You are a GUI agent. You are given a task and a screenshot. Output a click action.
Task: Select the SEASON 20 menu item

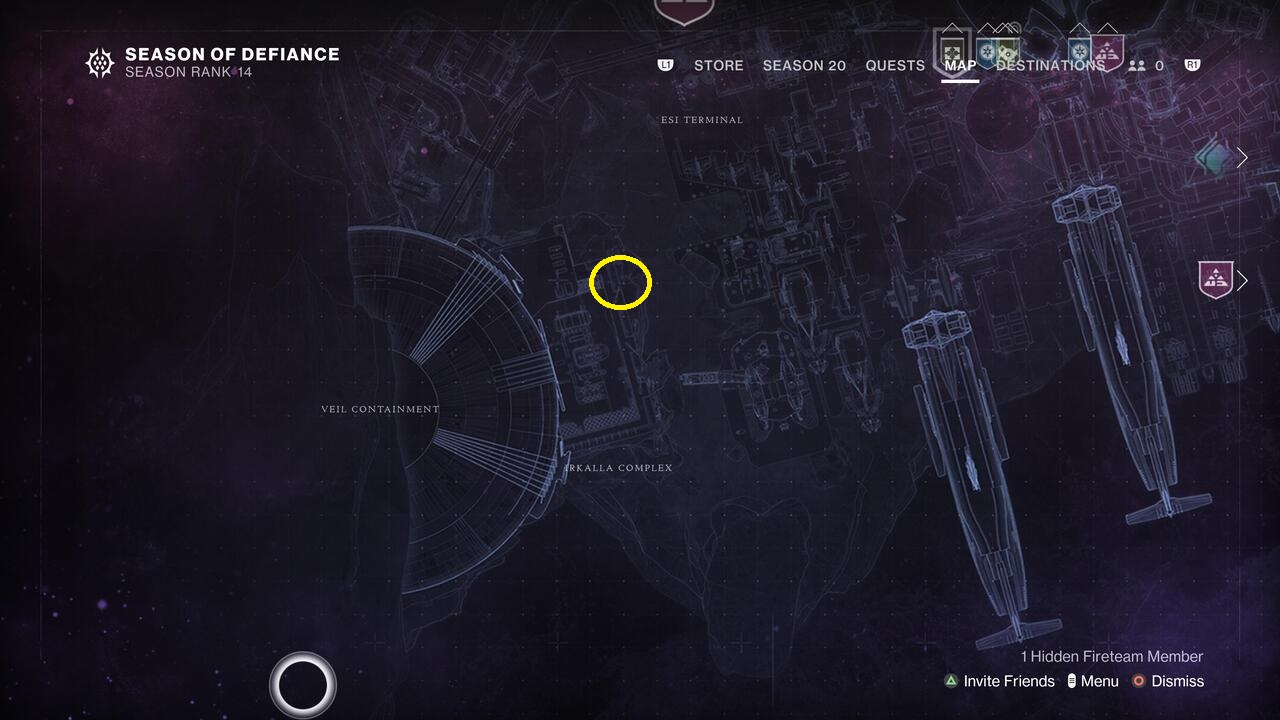pyautogui.click(x=804, y=65)
